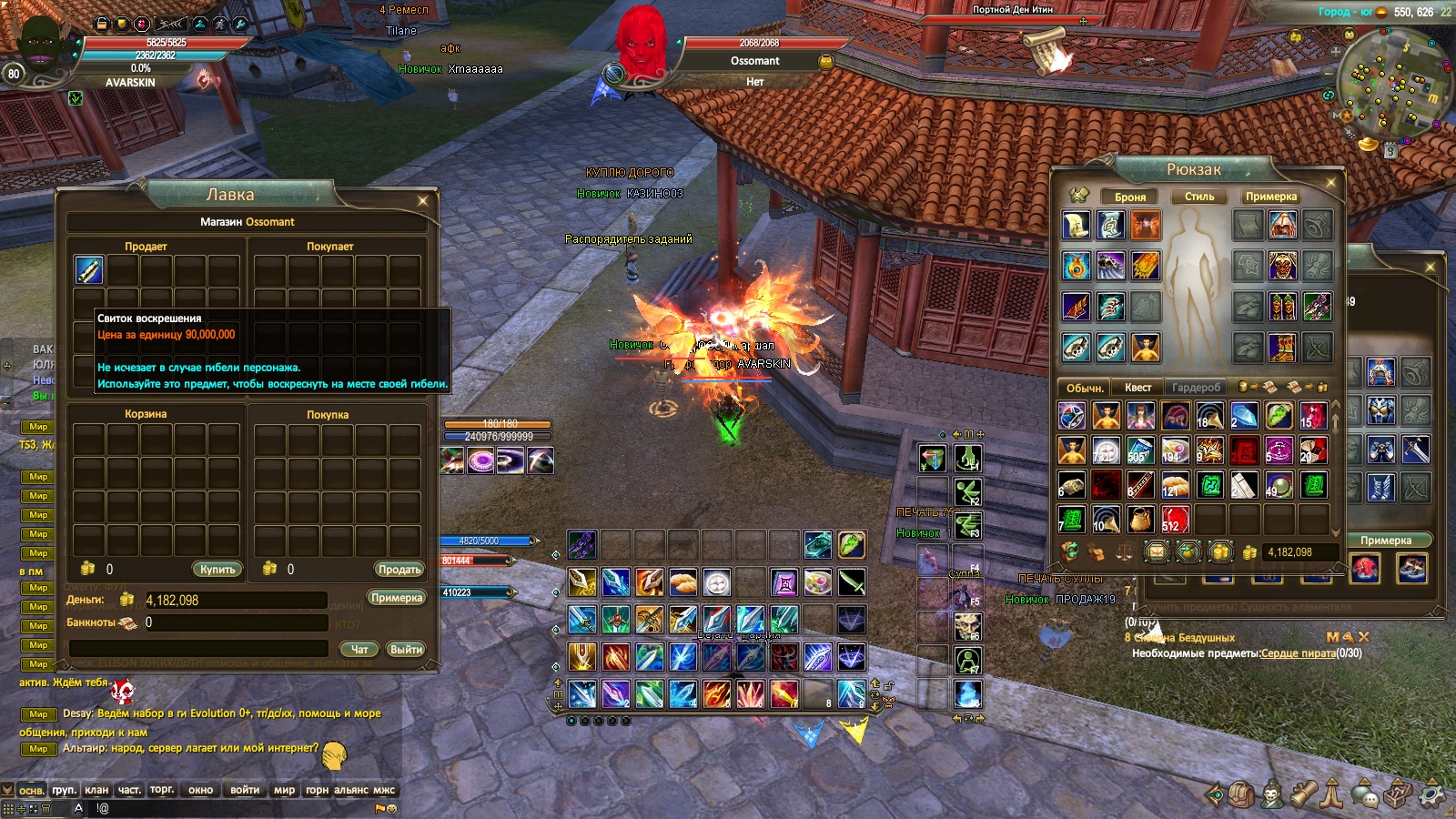1456x819 pixels.
Task: Click the Банкноты banknotes input field
Action: pyautogui.click(x=235, y=623)
